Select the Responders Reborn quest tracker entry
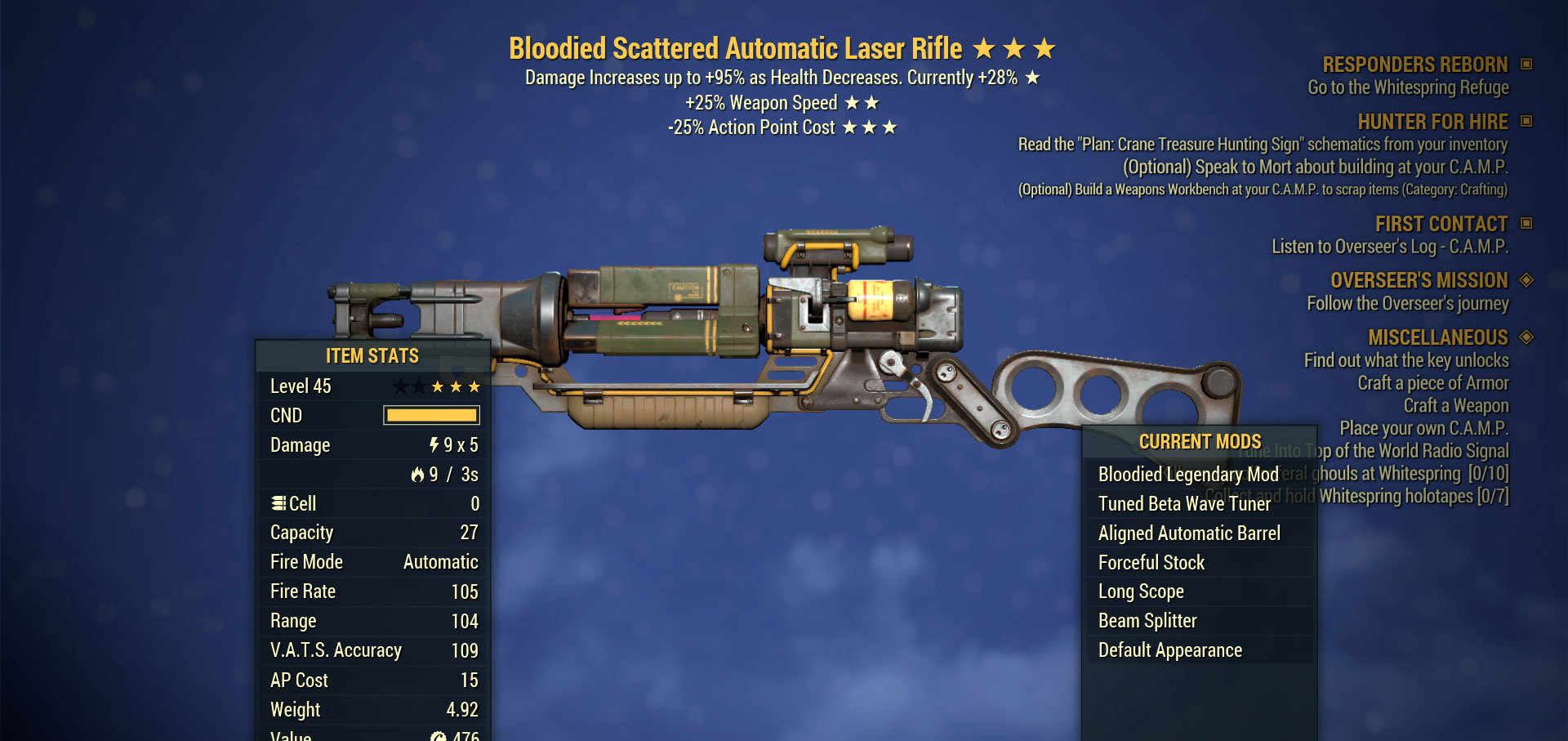The height and width of the screenshot is (741, 1568). [x=1414, y=65]
